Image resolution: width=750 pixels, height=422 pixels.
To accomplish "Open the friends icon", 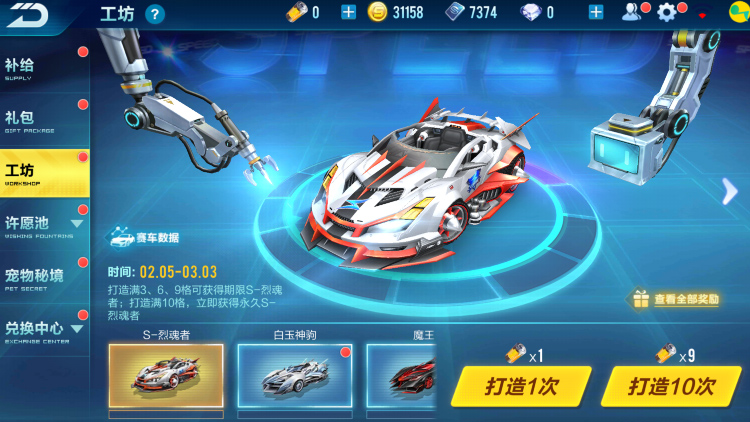I will (632, 12).
